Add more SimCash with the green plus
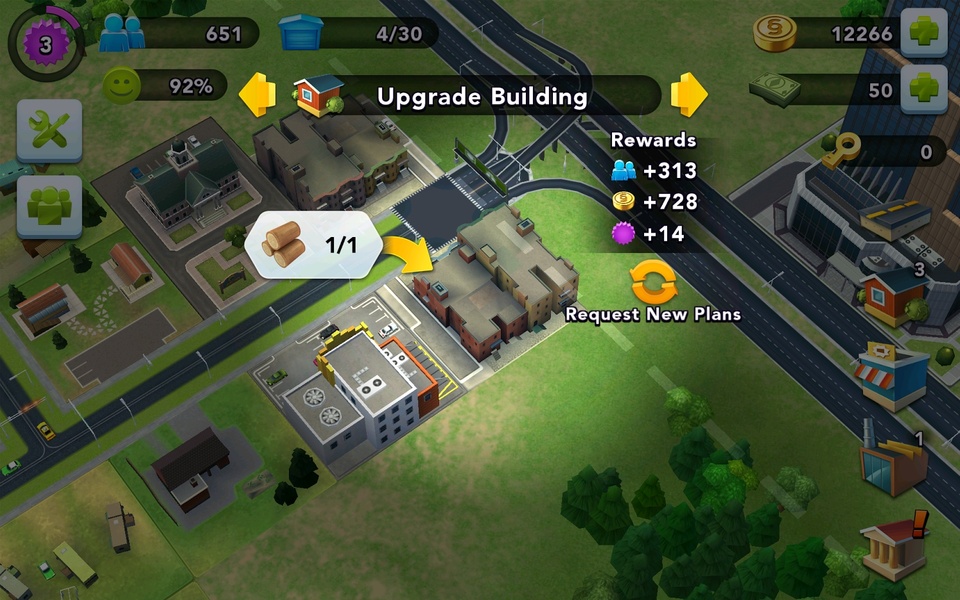This screenshot has height=600, width=960. [x=924, y=90]
